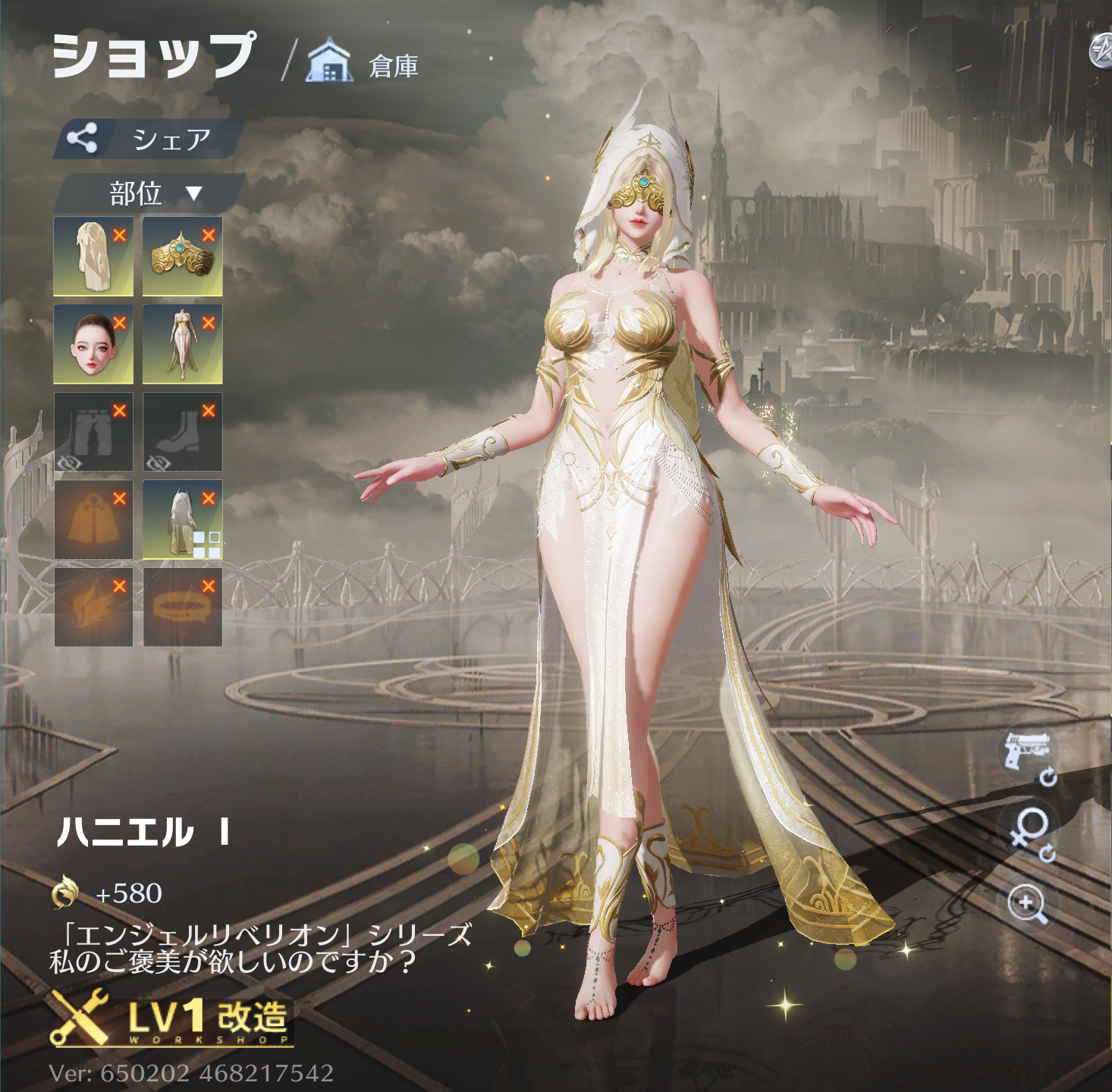The height and width of the screenshot is (1092, 1112).
Task: Select the white veil cloak slot
Action: [x=181, y=521]
